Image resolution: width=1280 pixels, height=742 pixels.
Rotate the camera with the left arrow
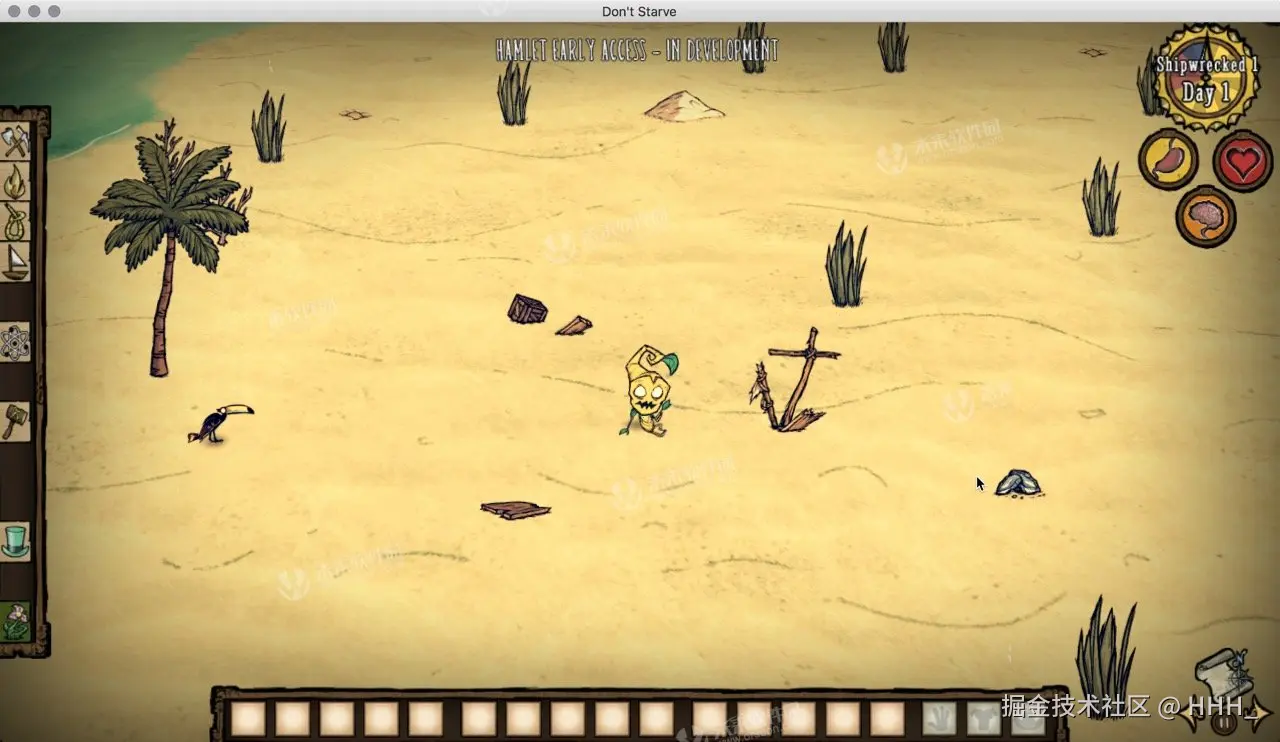[x=1190, y=714]
